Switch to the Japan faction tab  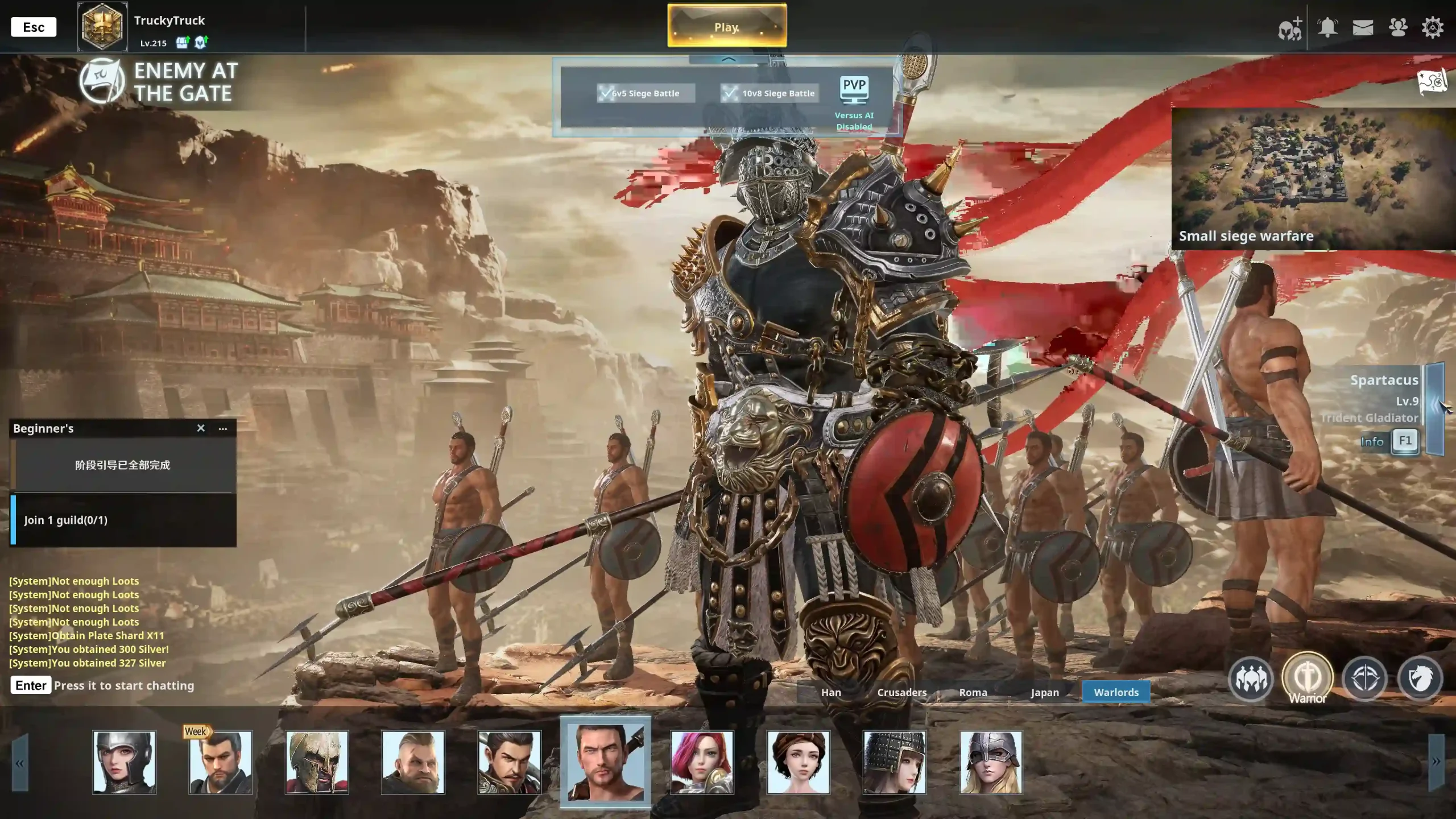point(1045,692)
